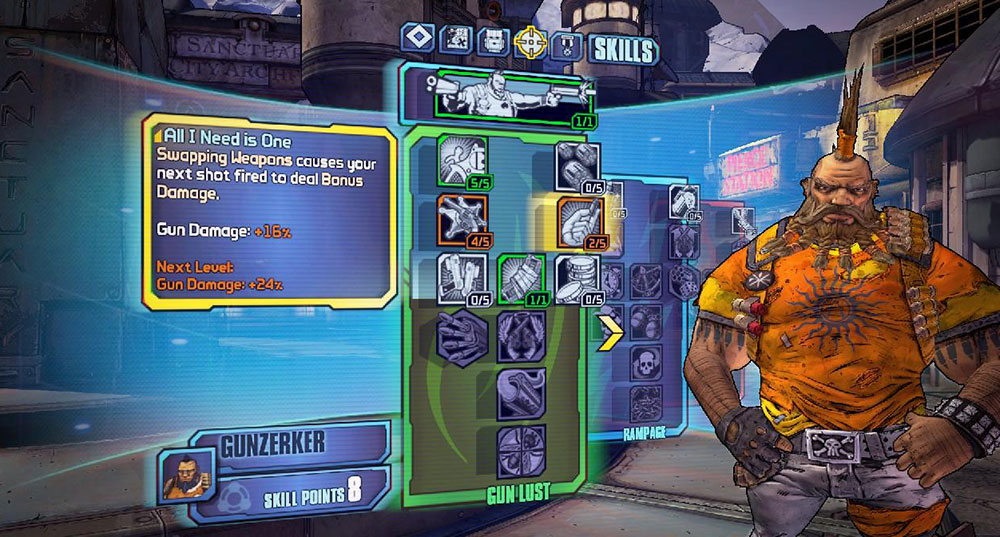Select the locked Keep It Piping Hot skill
The height and width of the screenshot is (537, 1000).
521,393
